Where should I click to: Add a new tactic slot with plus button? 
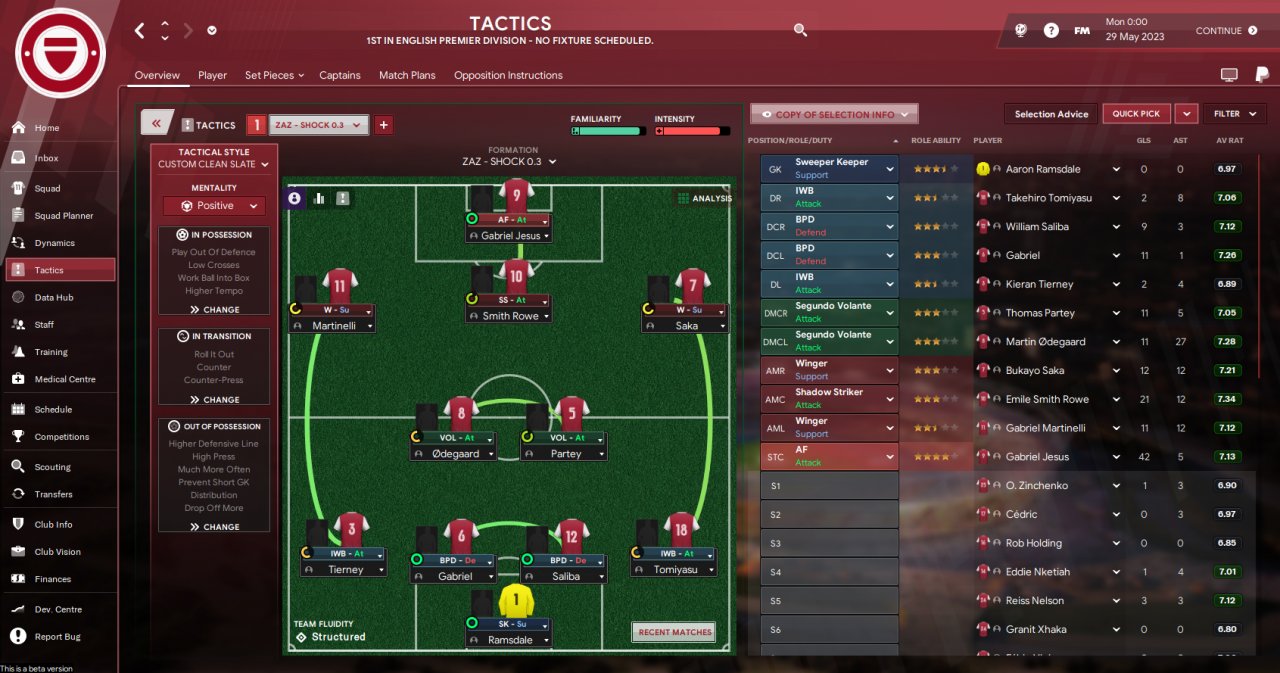pos(384,125)
